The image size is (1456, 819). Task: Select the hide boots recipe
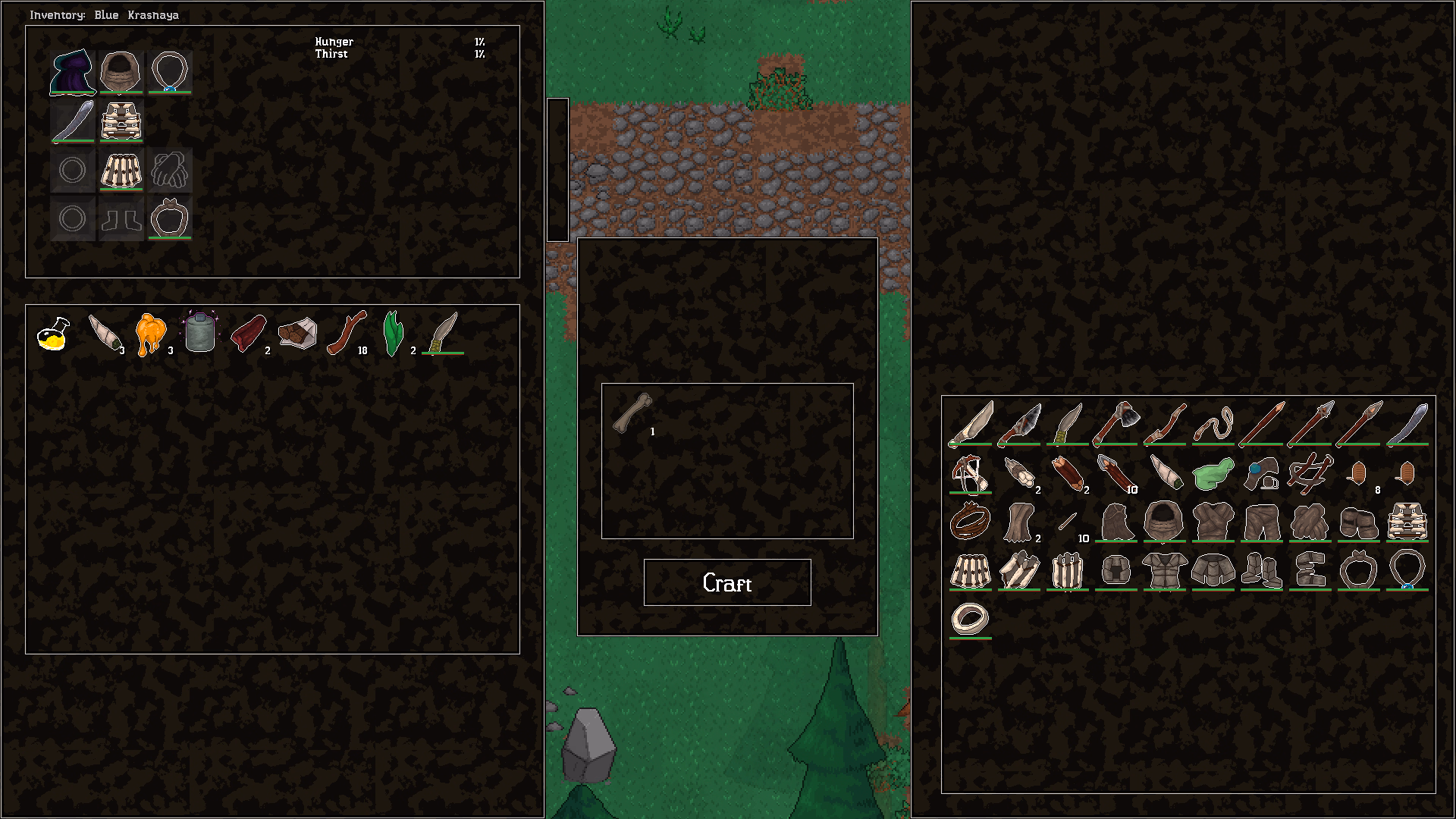[x=1358, y=523]
